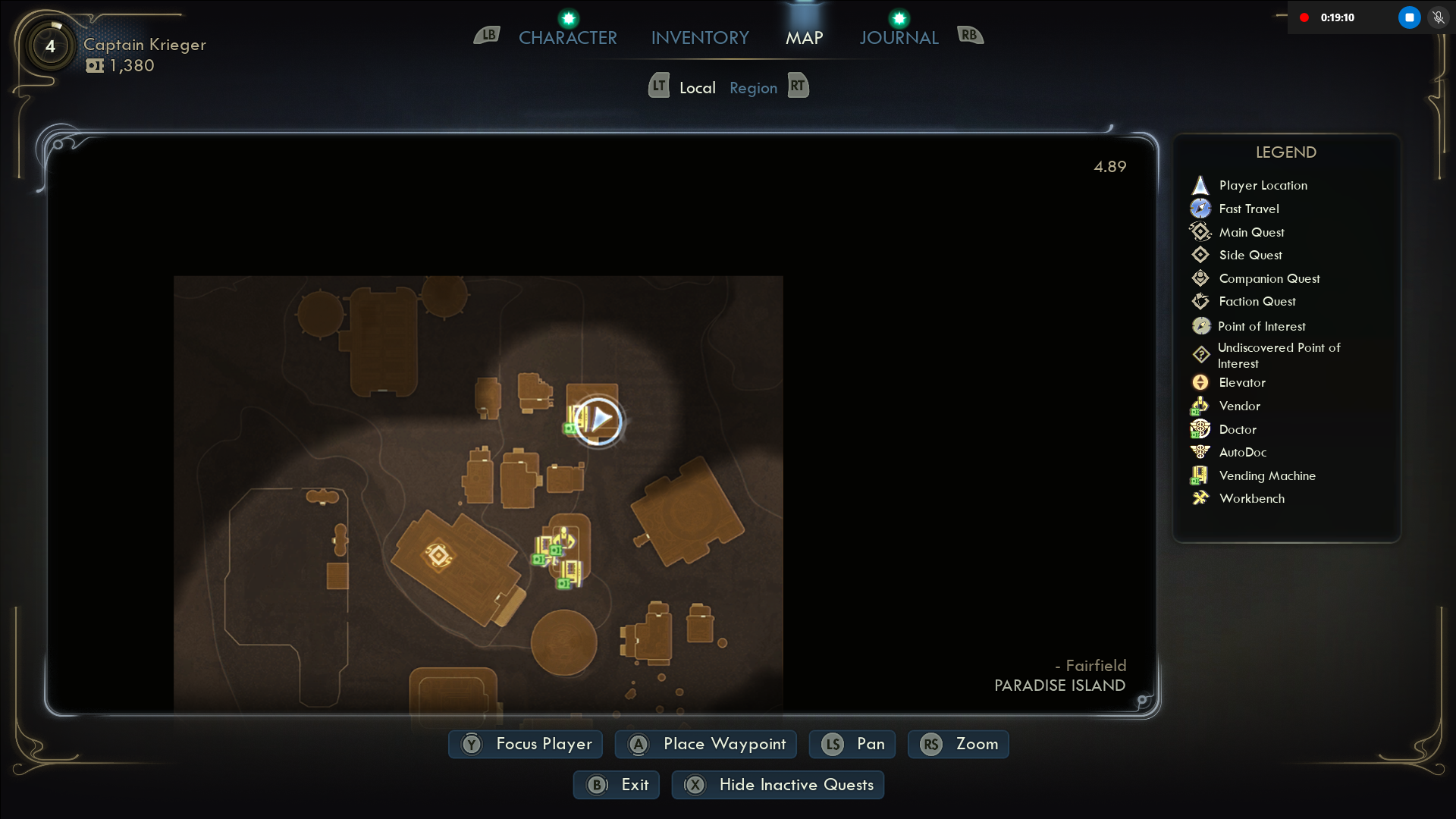Select the Pan map control
The image size is (1456, 819).
(x=852, y=744)
